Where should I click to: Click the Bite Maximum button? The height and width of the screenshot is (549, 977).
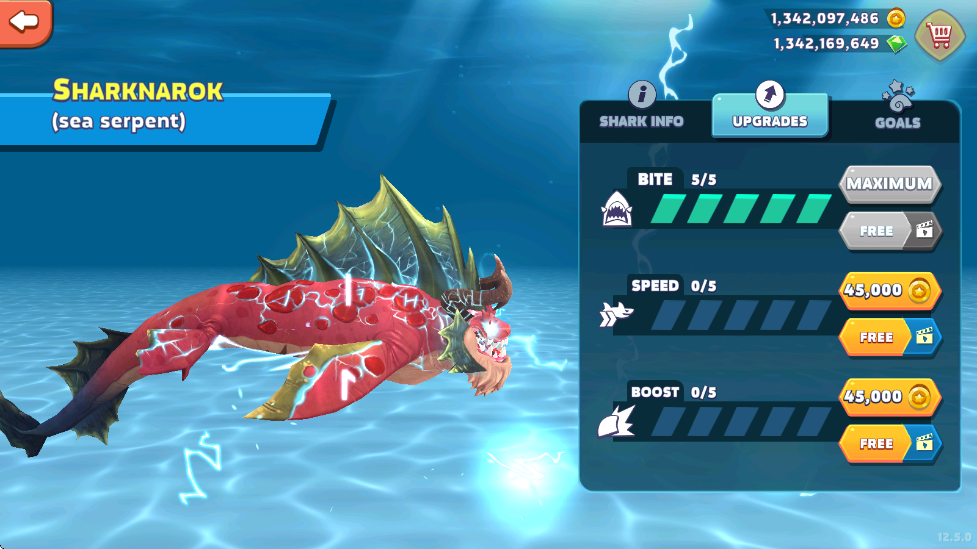coord(889,184)
